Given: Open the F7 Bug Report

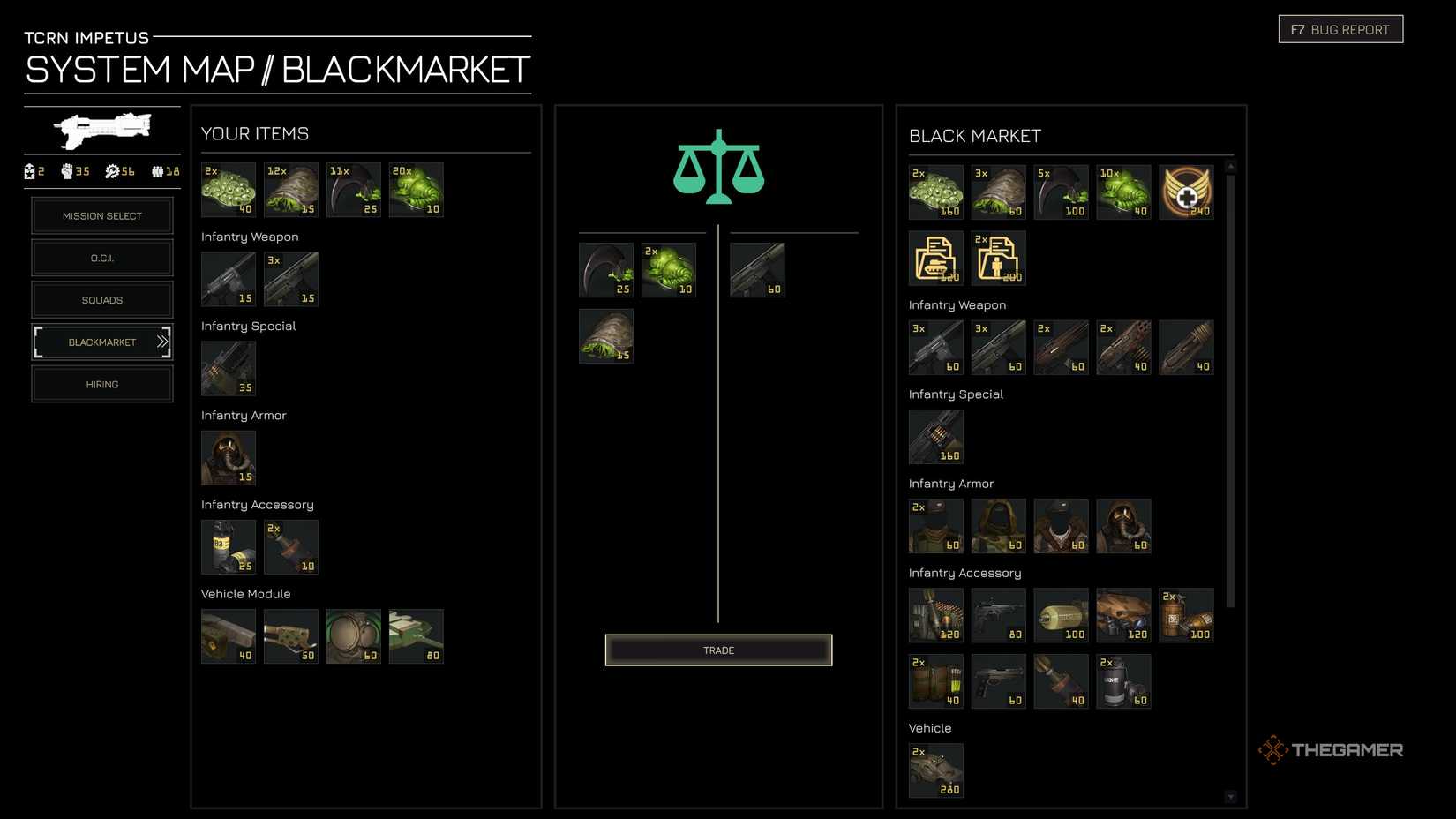Looking at the screenshot, I should (1340, 28).
